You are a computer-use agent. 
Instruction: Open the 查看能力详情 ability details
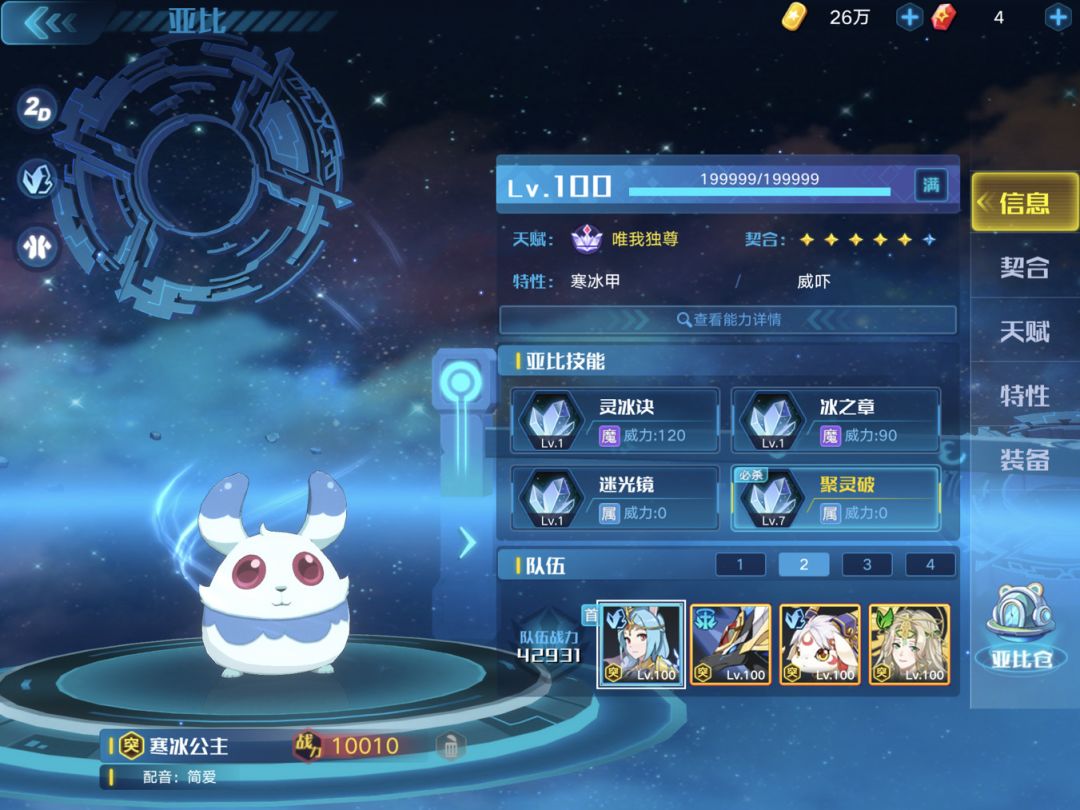click(x=728, y=320)
